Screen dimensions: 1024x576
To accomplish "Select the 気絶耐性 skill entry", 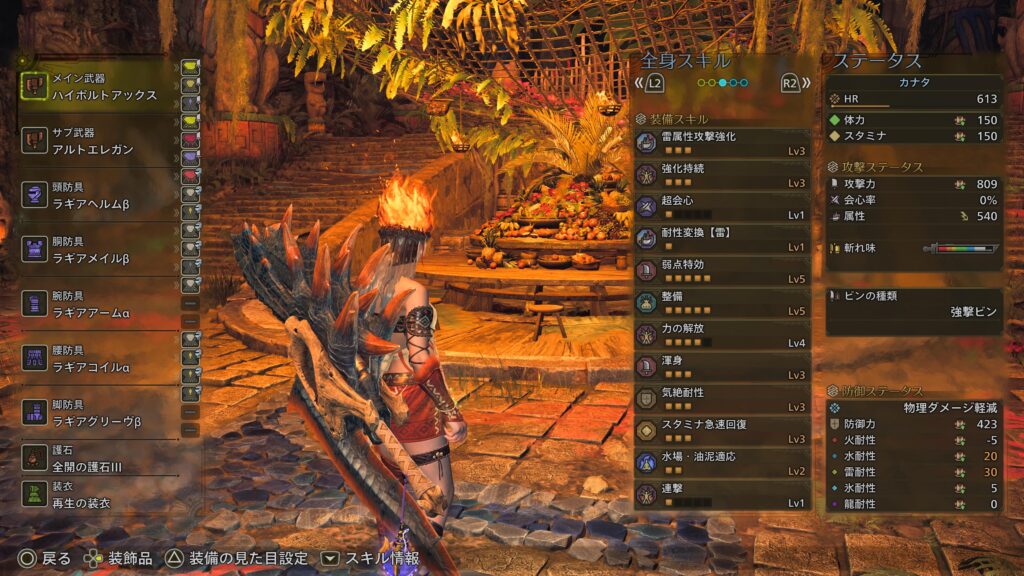I will pyautogui.click(x=722, y=399).
